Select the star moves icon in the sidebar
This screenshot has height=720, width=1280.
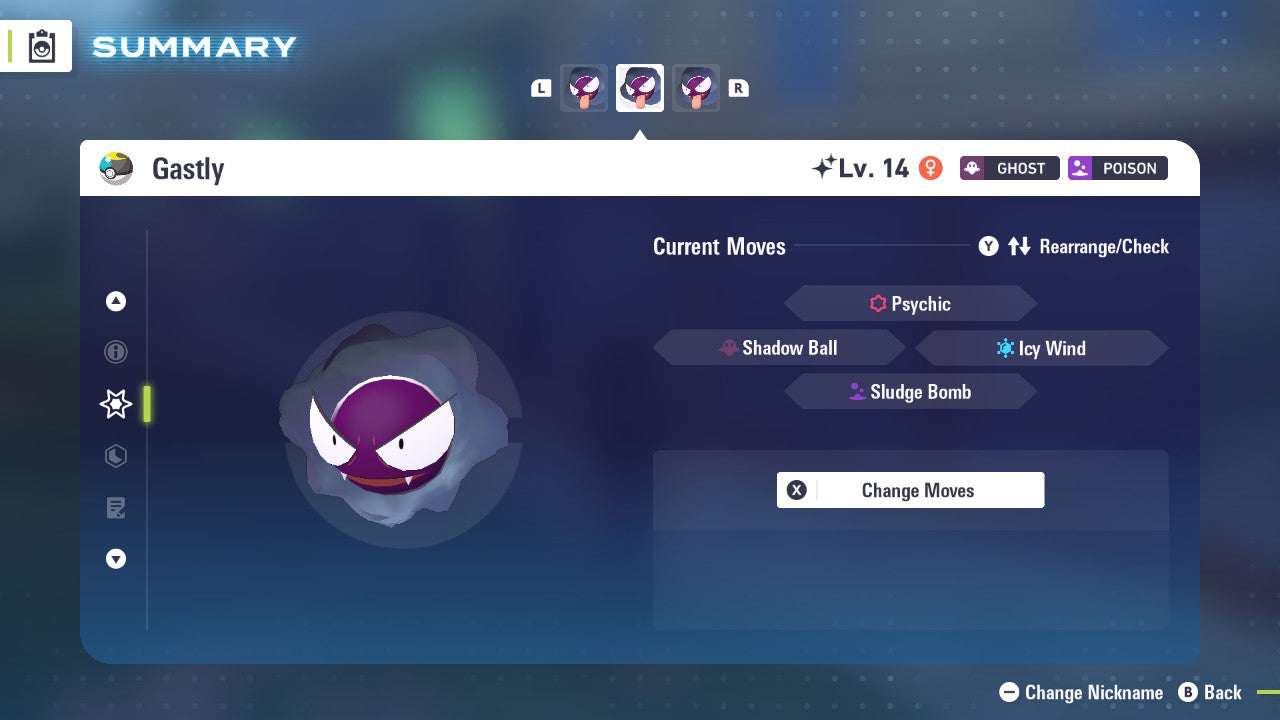coord(116,404)
